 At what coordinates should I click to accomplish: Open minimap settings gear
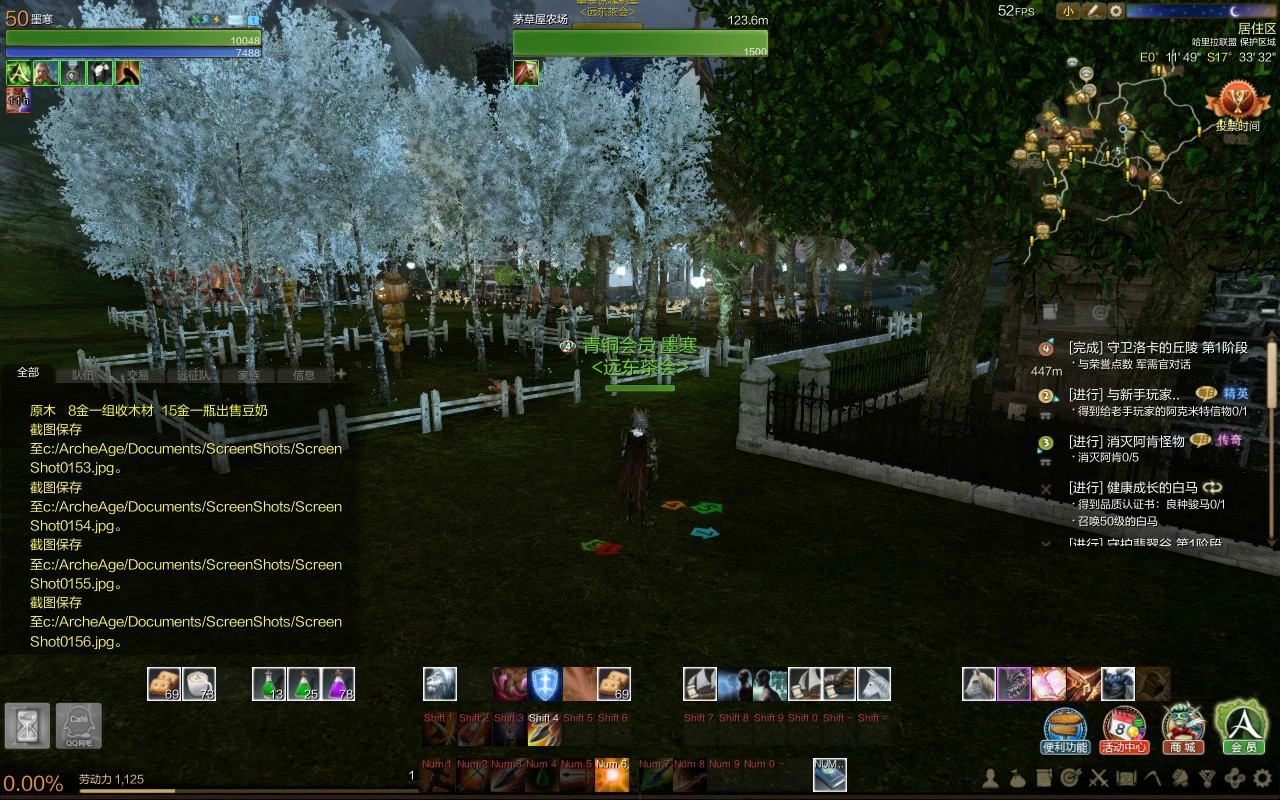click(1116, 11)
